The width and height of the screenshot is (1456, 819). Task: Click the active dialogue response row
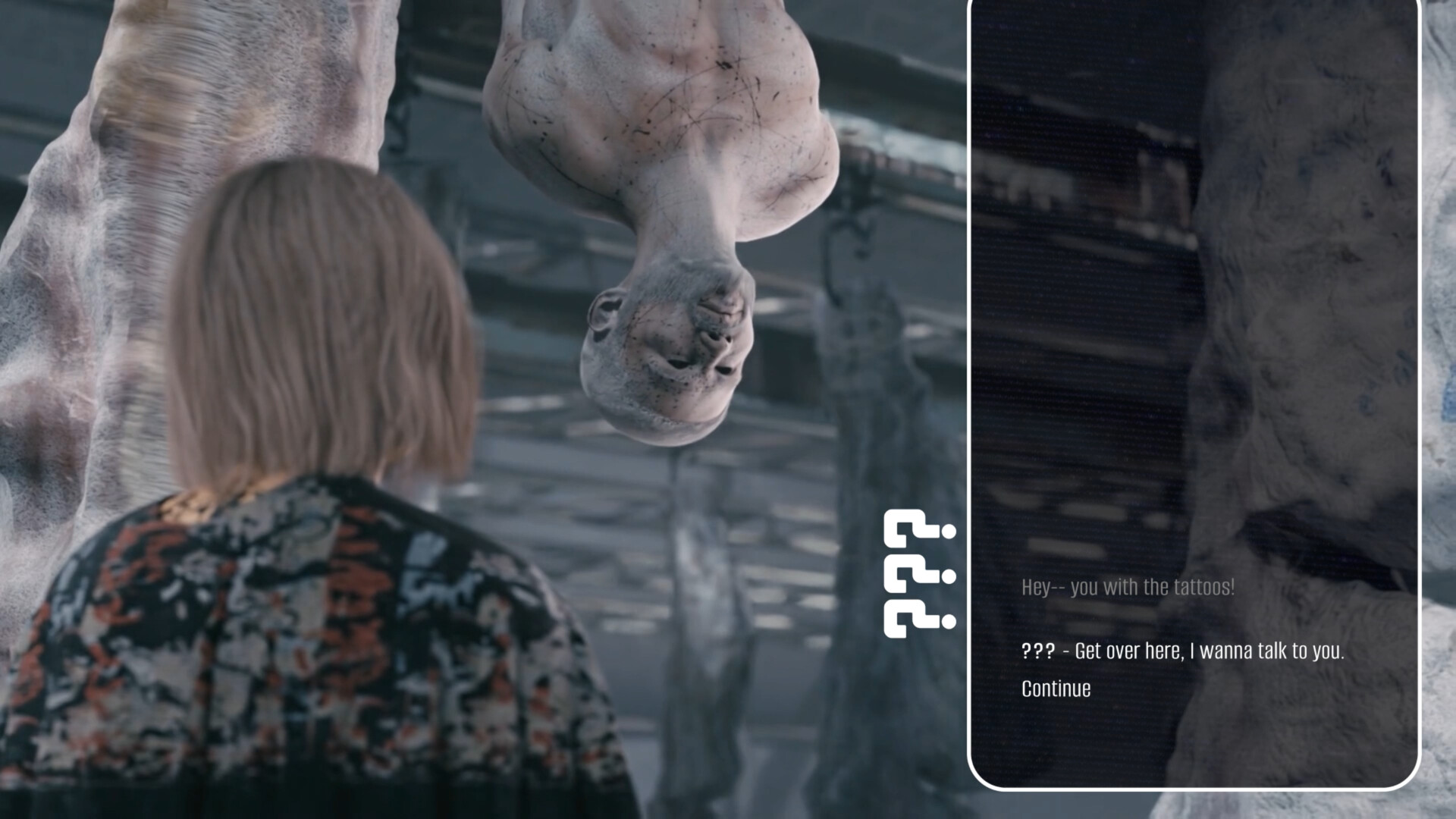pyautogui.click(x=1183, y=651)
